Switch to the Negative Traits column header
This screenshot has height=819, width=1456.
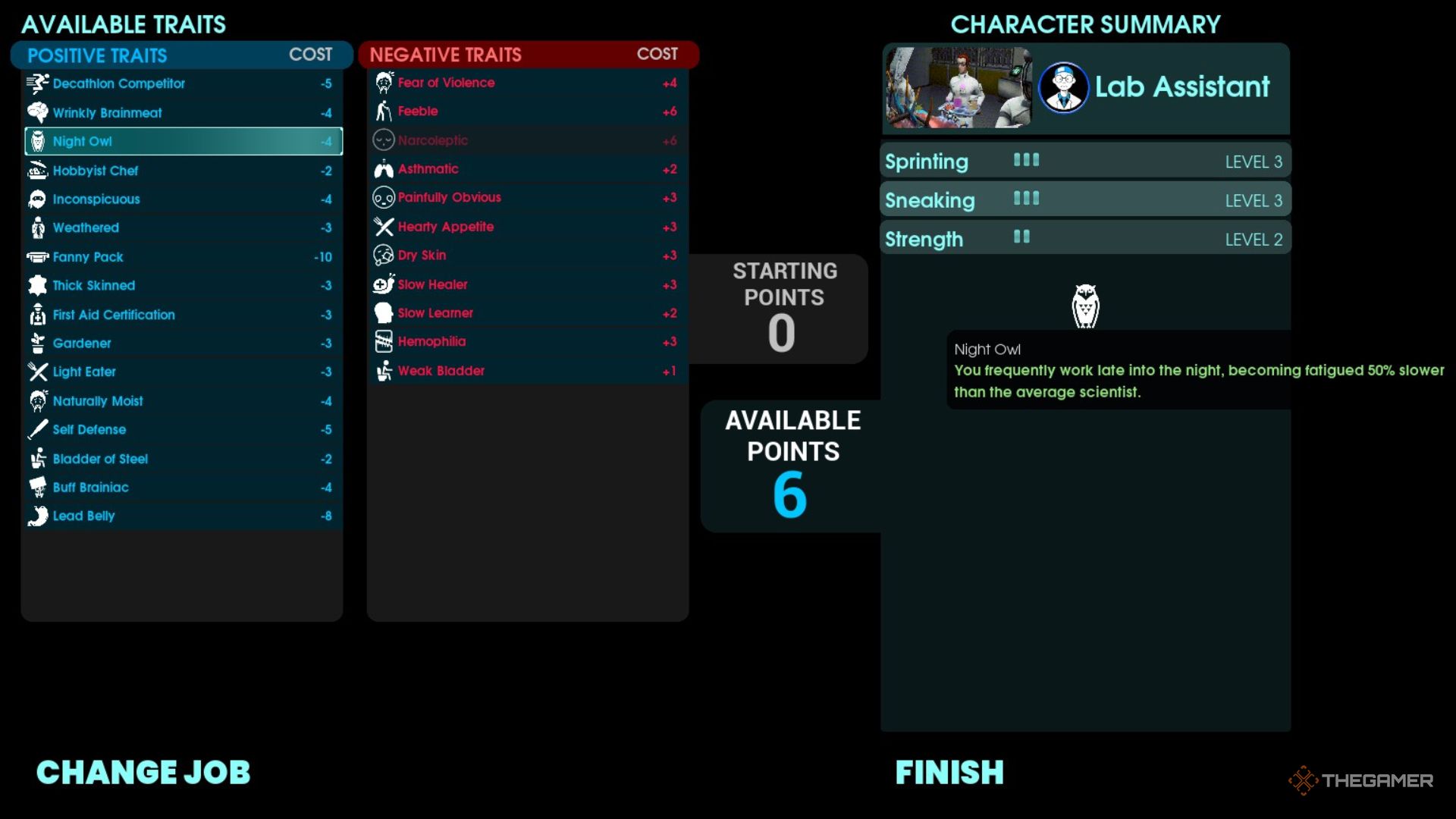pos(446,54)
